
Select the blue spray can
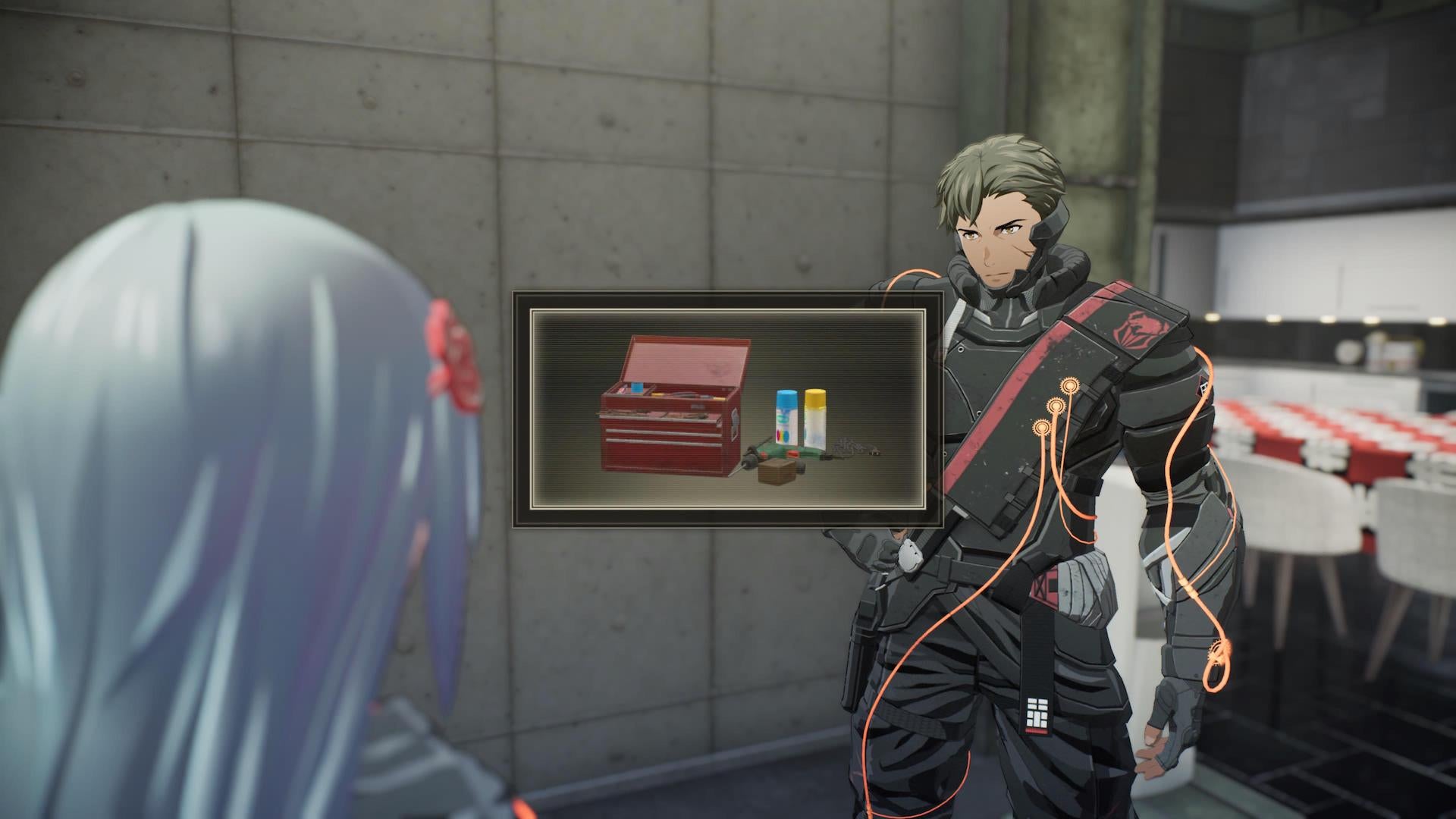[x=786, y=412]
